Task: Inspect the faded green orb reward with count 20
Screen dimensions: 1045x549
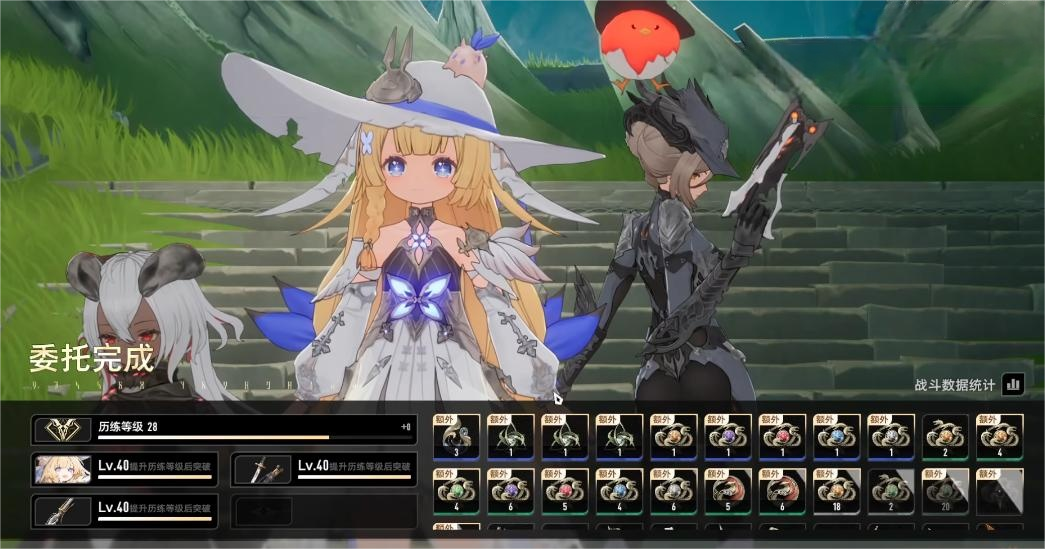Action: (945, 492)
